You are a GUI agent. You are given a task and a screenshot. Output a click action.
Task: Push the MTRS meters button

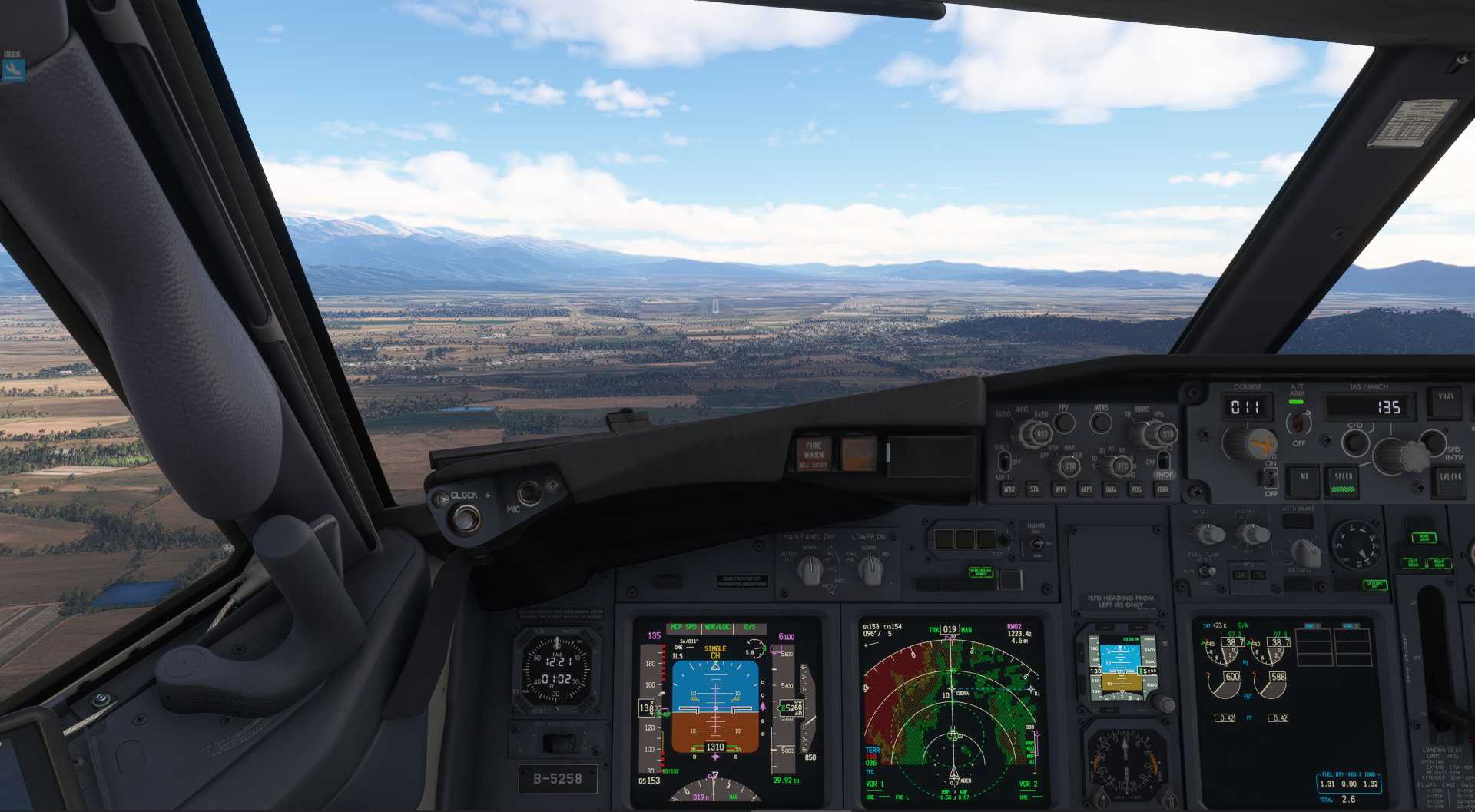click(x=1101, y=422)
